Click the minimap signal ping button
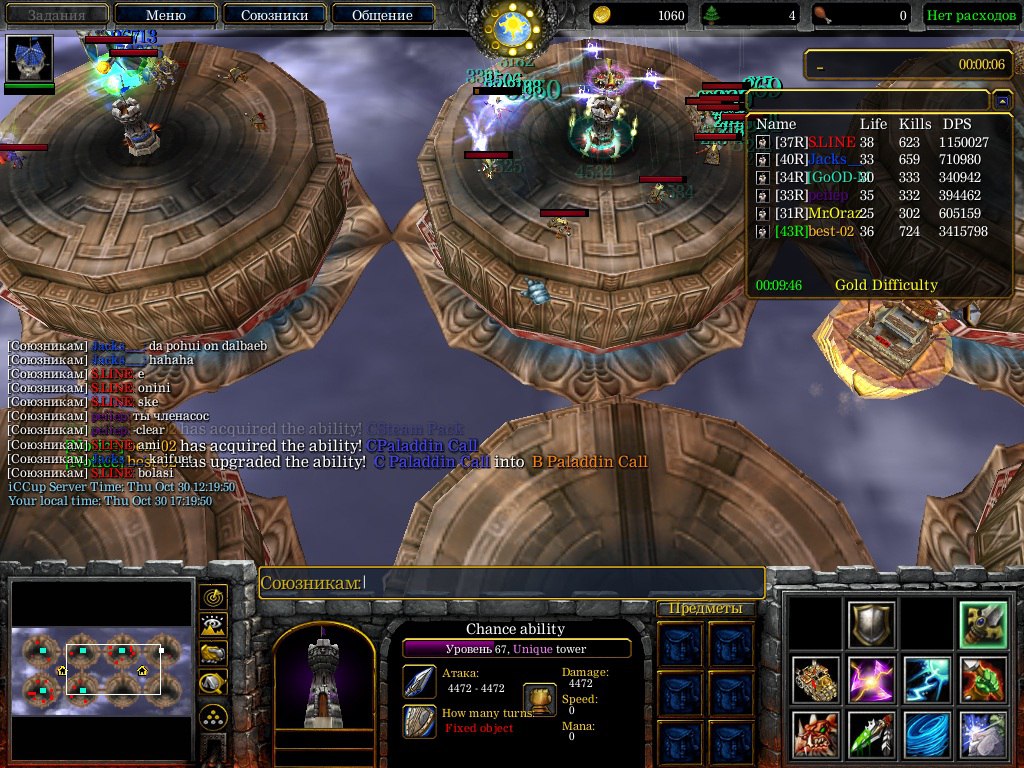The height and width of the screenshot is (768, 1024). (x=213, y=597)
